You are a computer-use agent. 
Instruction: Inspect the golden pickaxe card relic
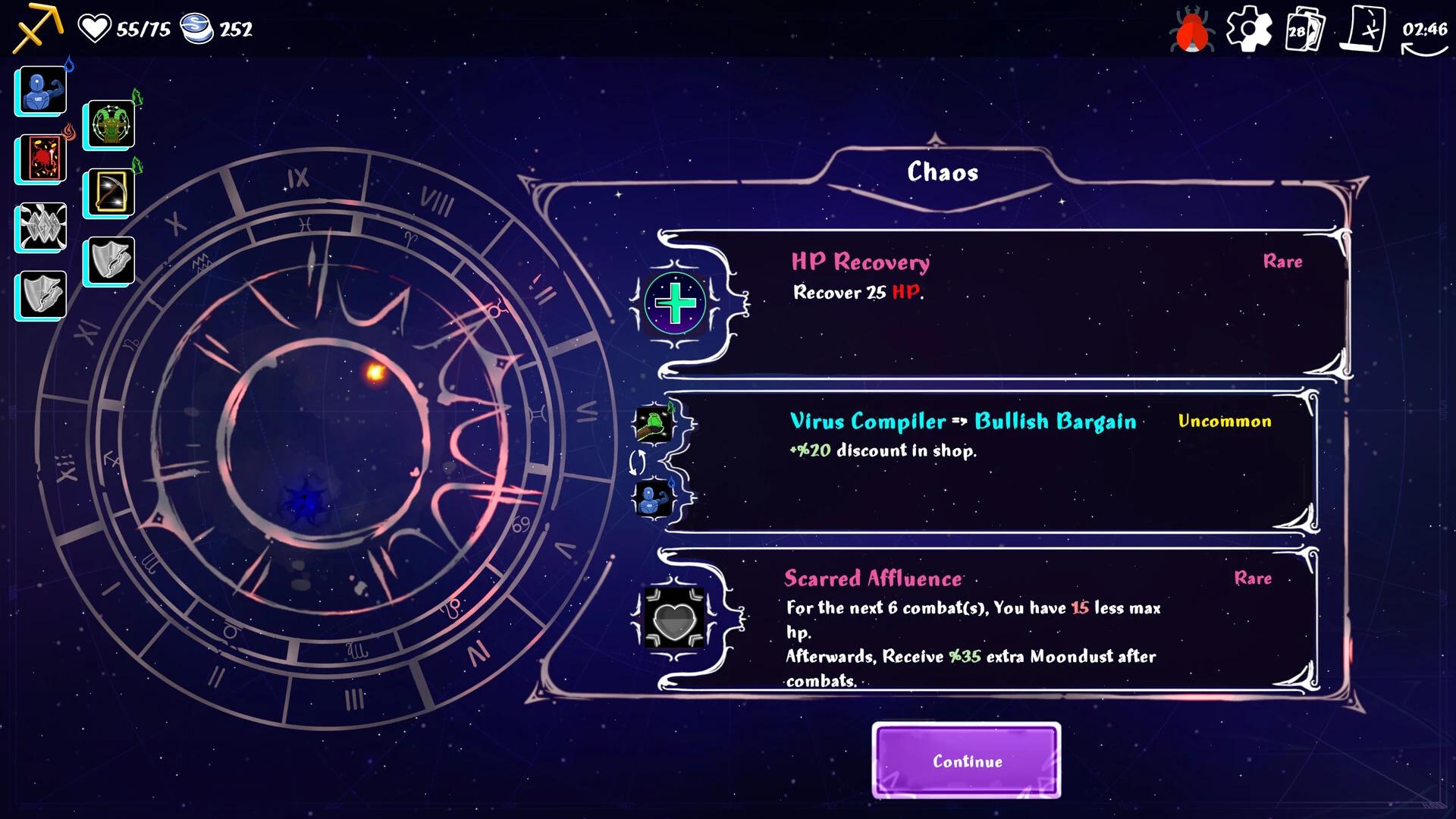110,192
